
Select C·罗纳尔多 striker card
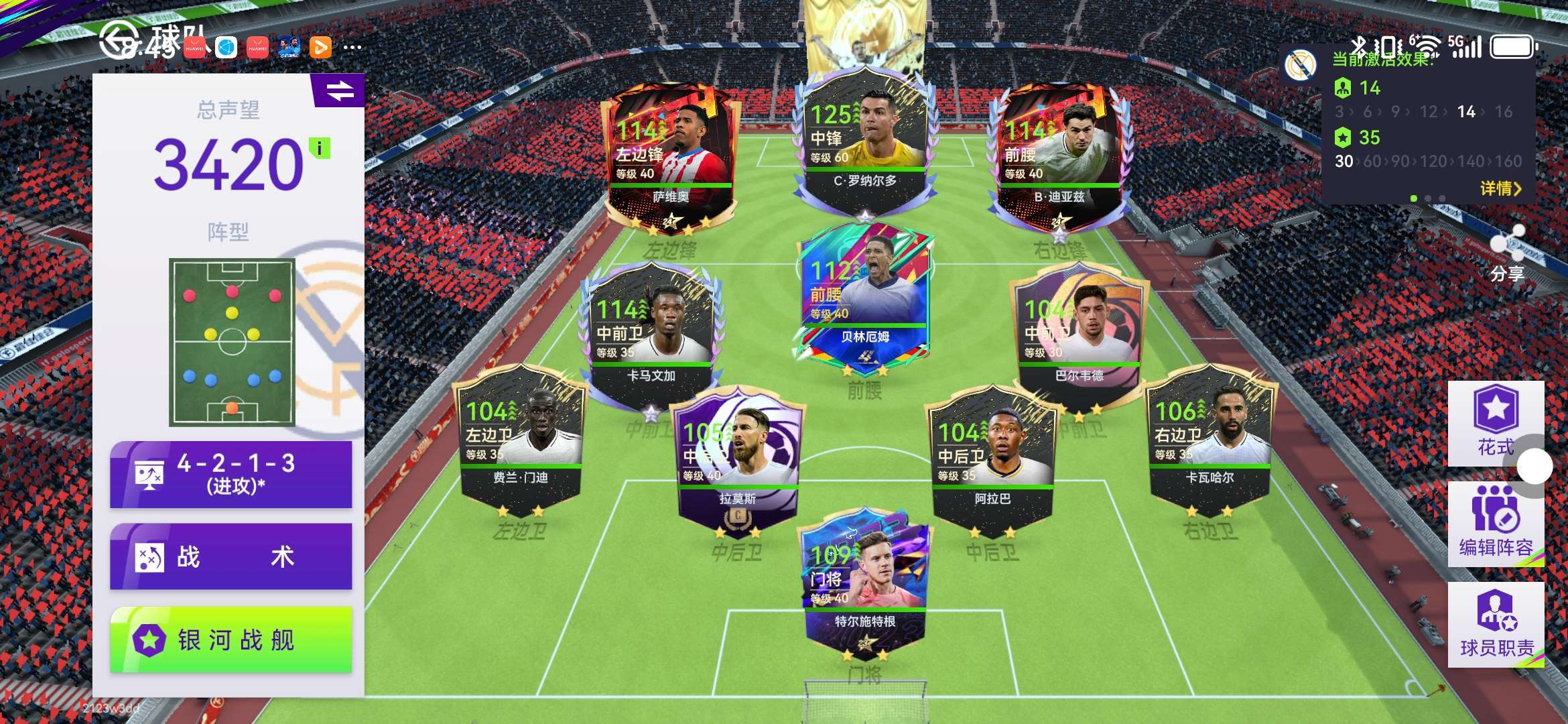coord(864,141)
